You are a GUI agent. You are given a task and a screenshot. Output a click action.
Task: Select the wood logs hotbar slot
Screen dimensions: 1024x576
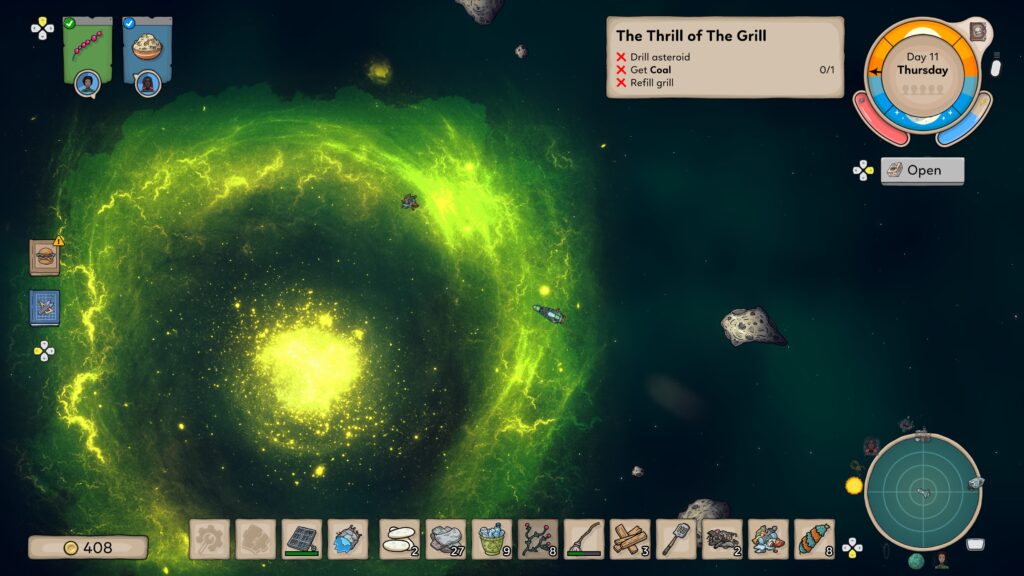click(630, 539)
